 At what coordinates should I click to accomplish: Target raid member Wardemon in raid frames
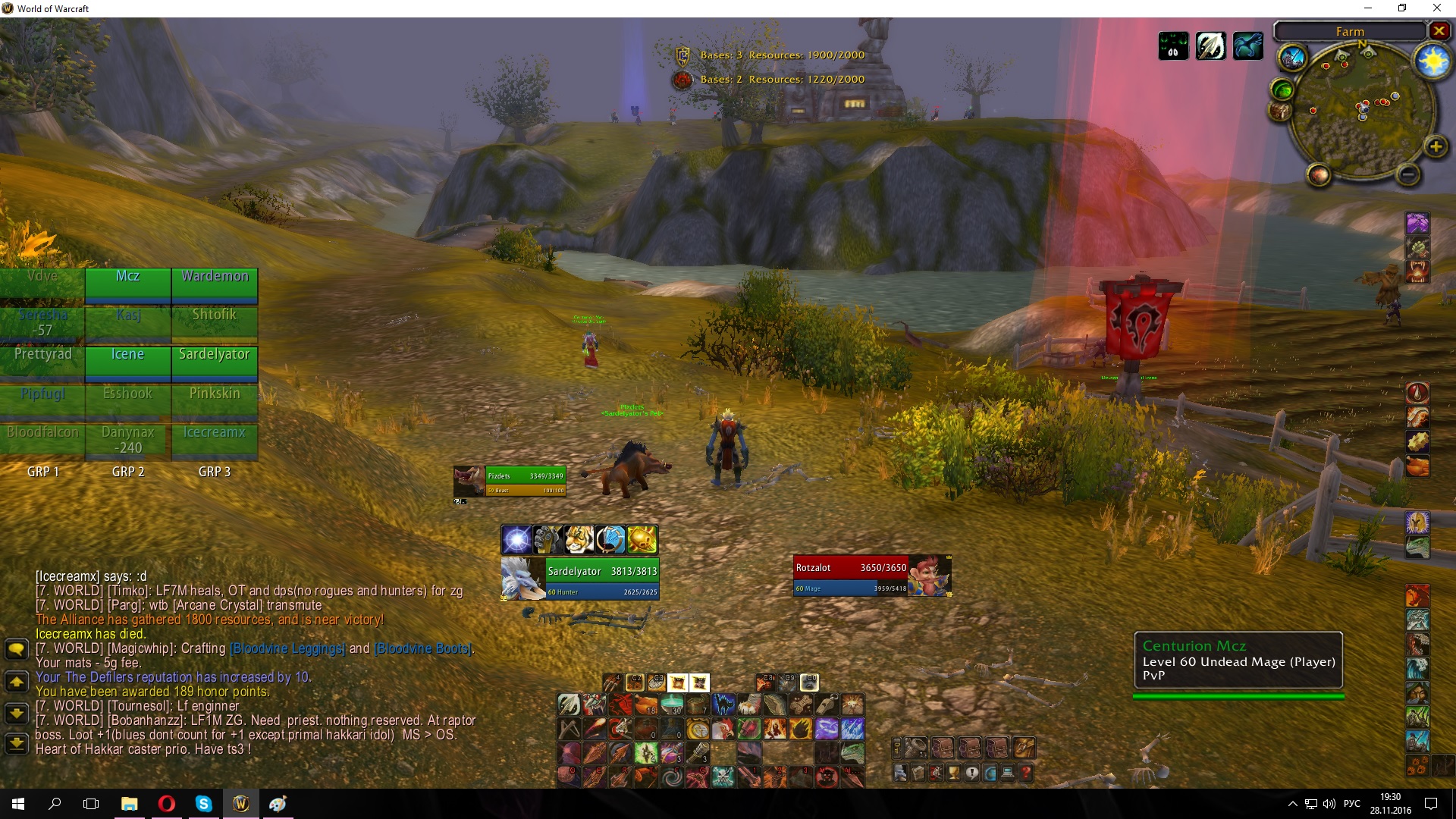(x=215, y=284)
